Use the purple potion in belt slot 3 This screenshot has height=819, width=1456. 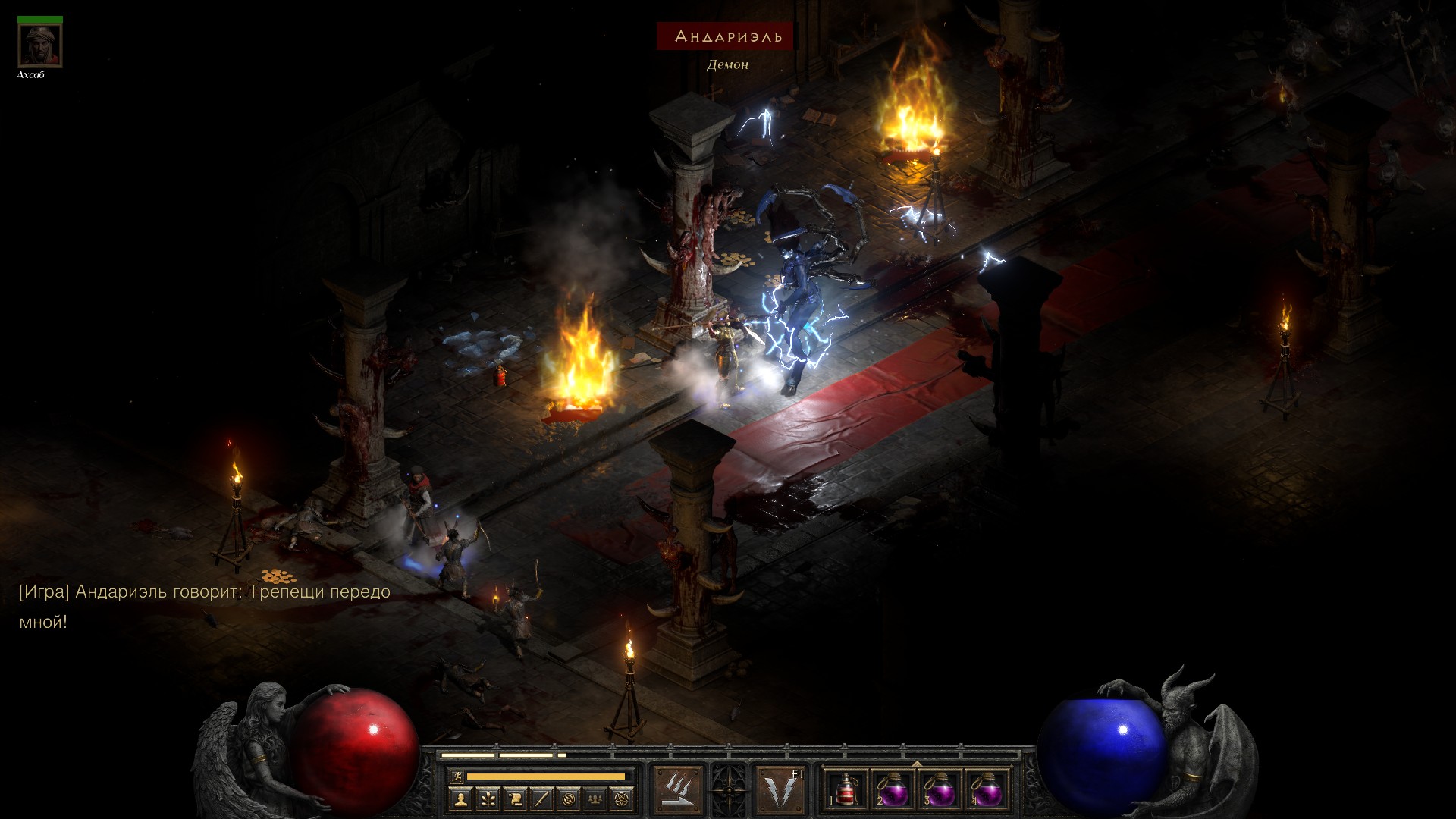point(940,790)
